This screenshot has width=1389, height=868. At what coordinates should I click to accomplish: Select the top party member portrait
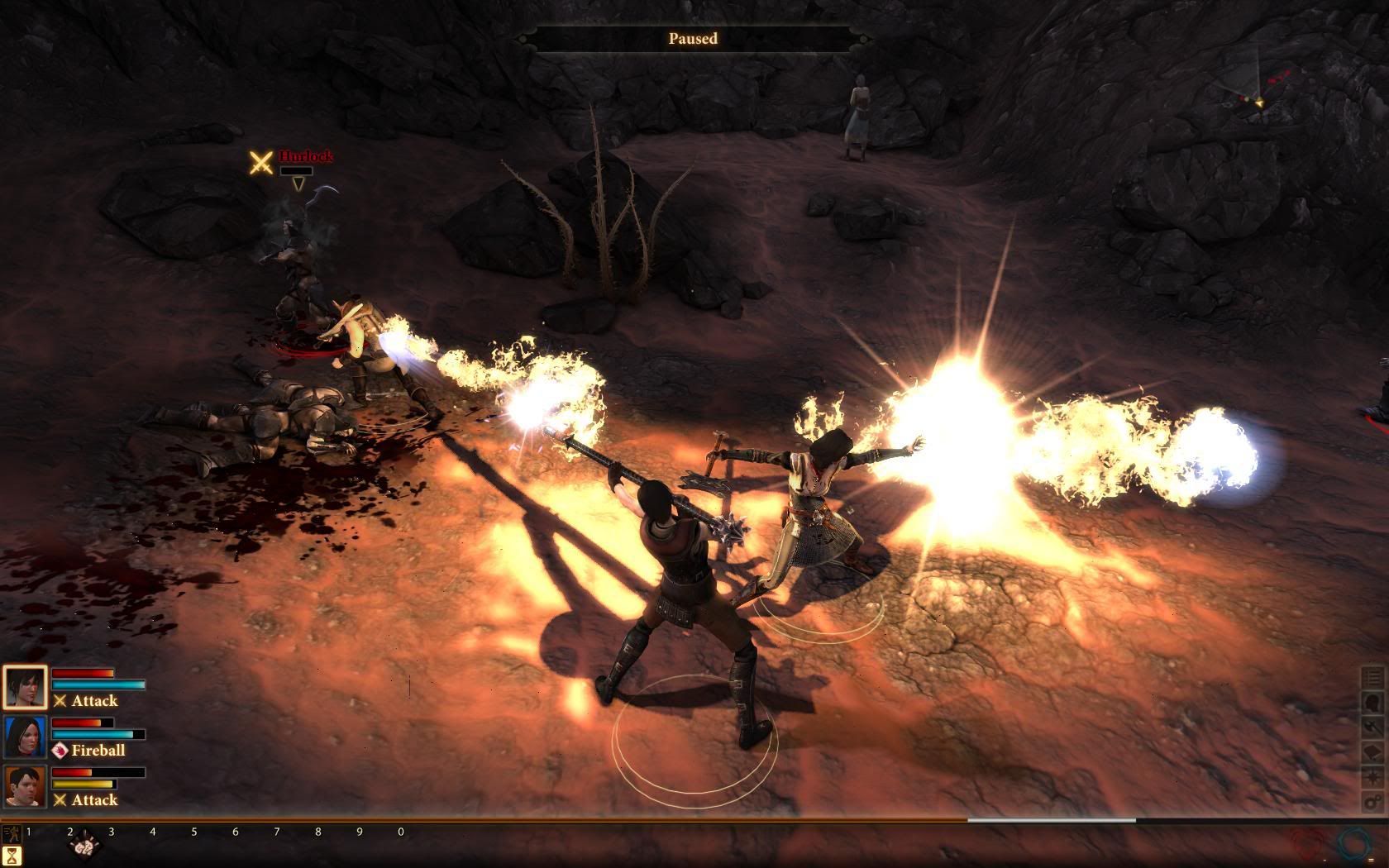click(25, 687)
